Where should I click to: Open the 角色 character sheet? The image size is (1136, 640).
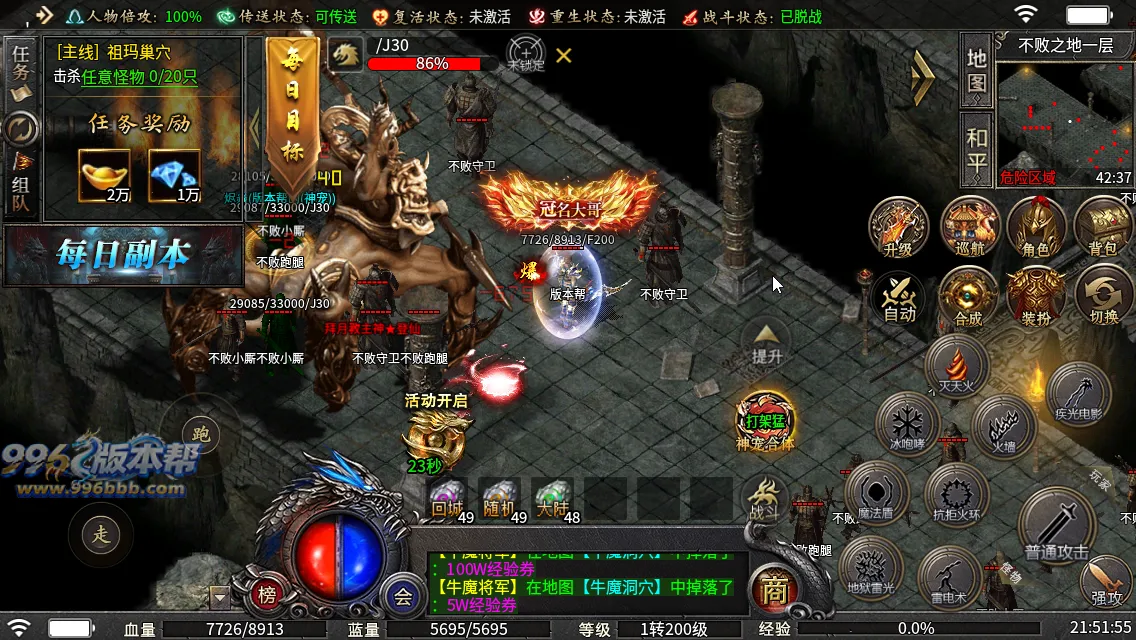pyautogui.click(x=1036, y=226)
